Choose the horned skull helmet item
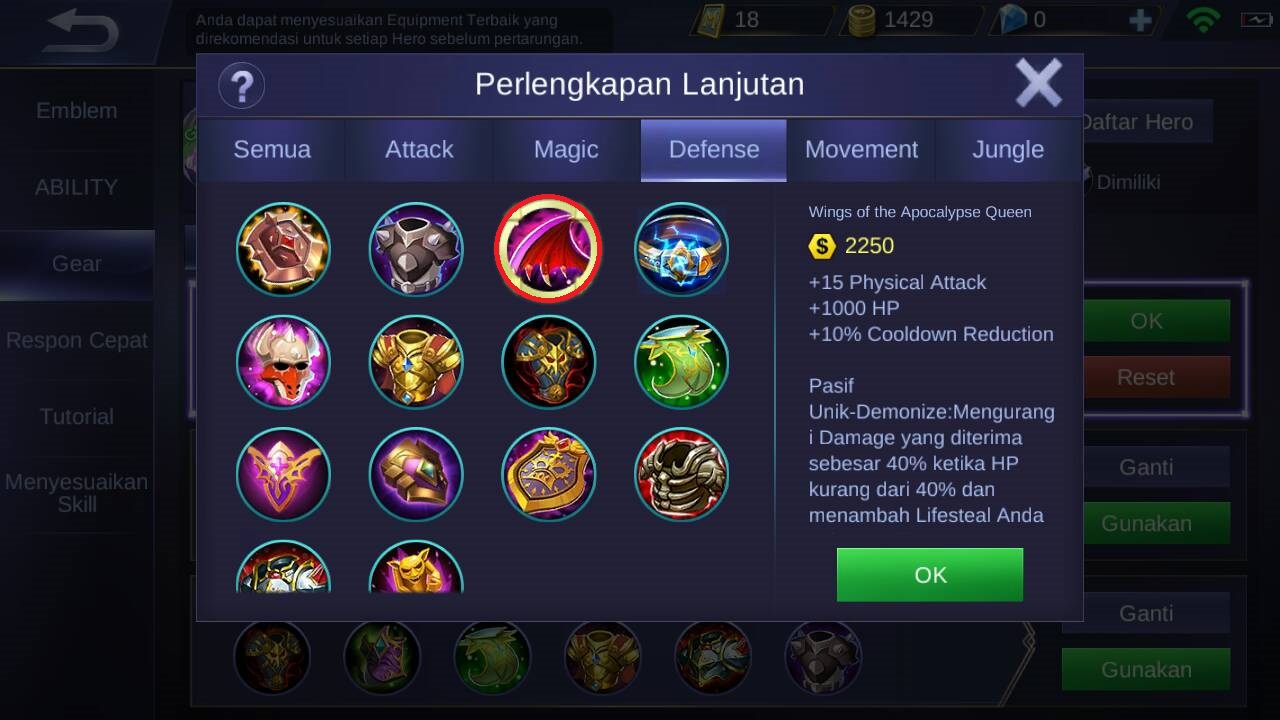The width and height of the screenshot is (1280, 720). pos(283,362)
